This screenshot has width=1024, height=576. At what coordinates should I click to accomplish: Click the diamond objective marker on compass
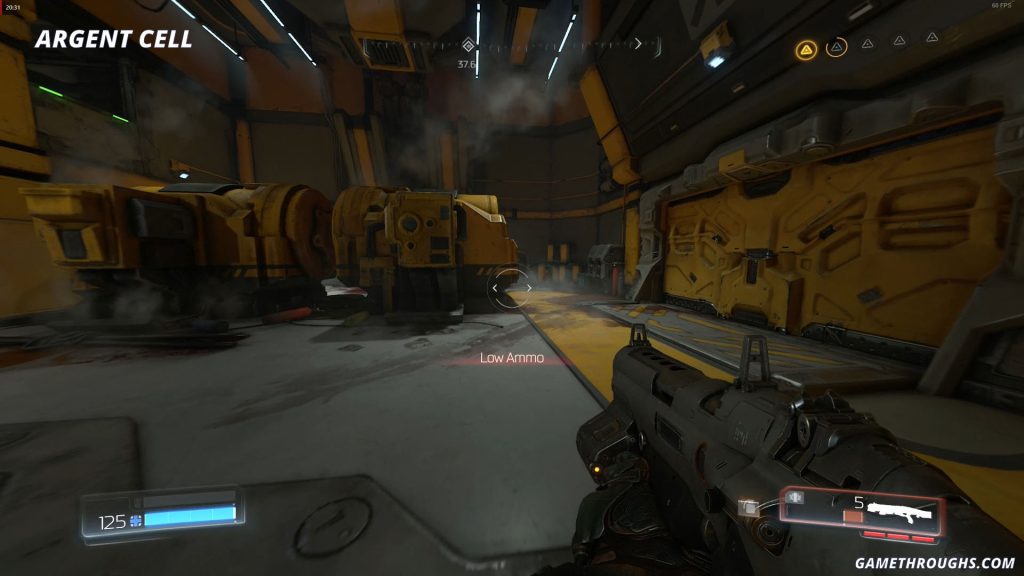pyautogui.click(x=466, y=45)
